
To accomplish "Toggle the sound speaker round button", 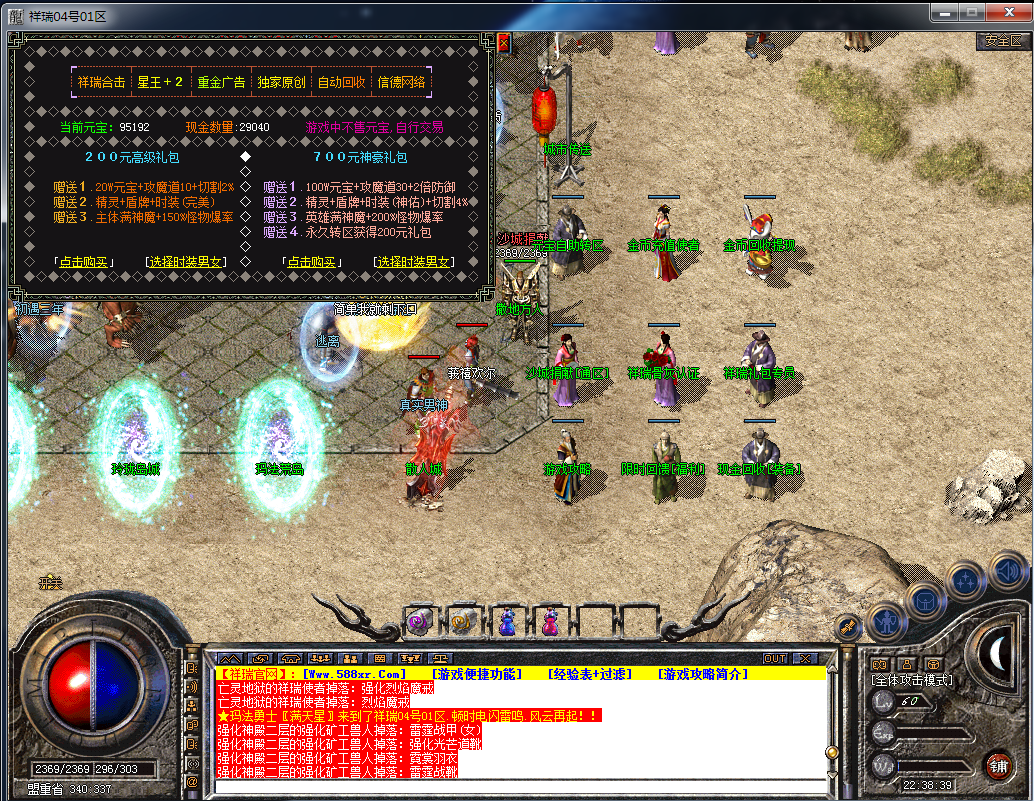I will (x=1008, y=571).
